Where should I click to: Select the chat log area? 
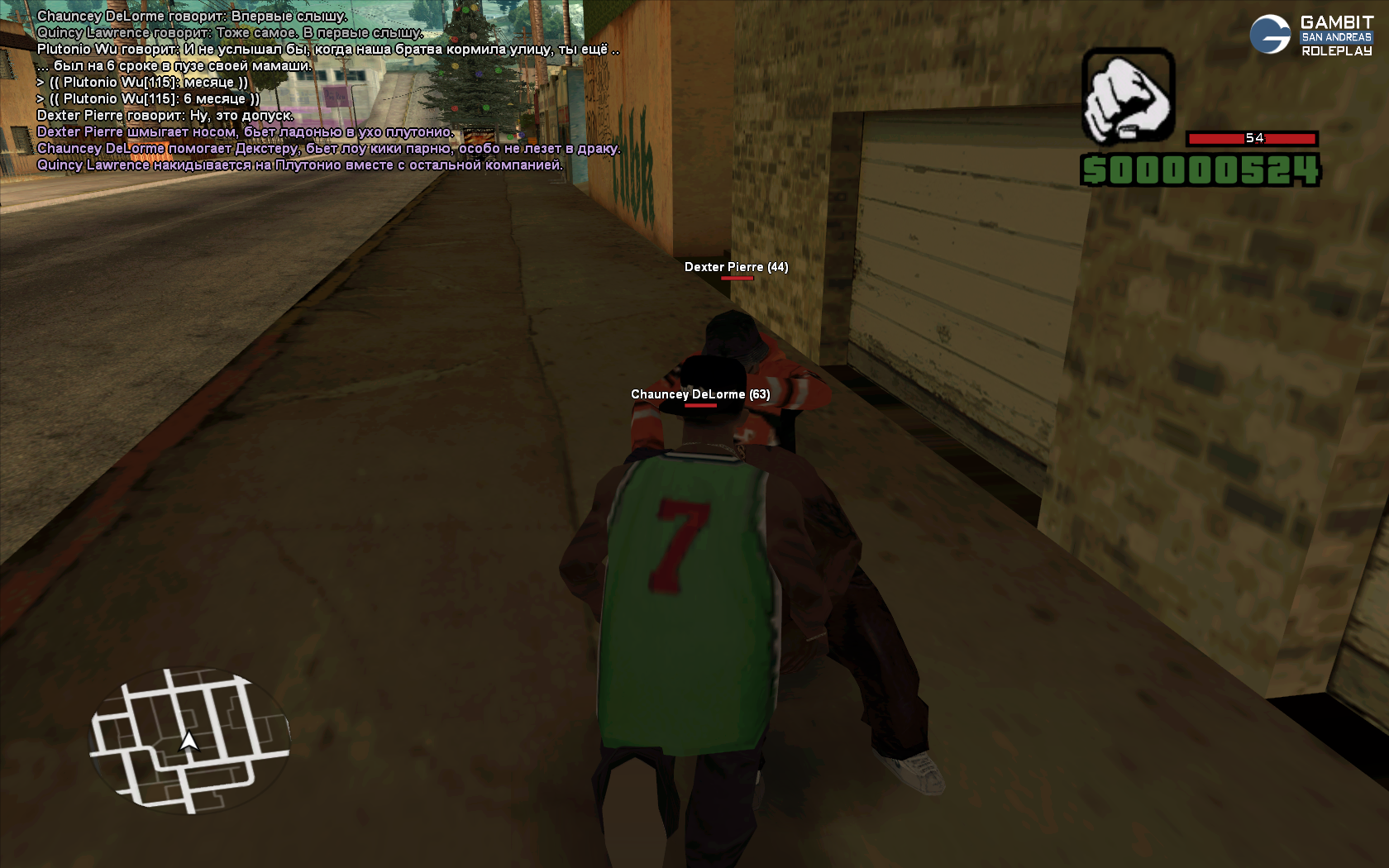click(327, 90)
